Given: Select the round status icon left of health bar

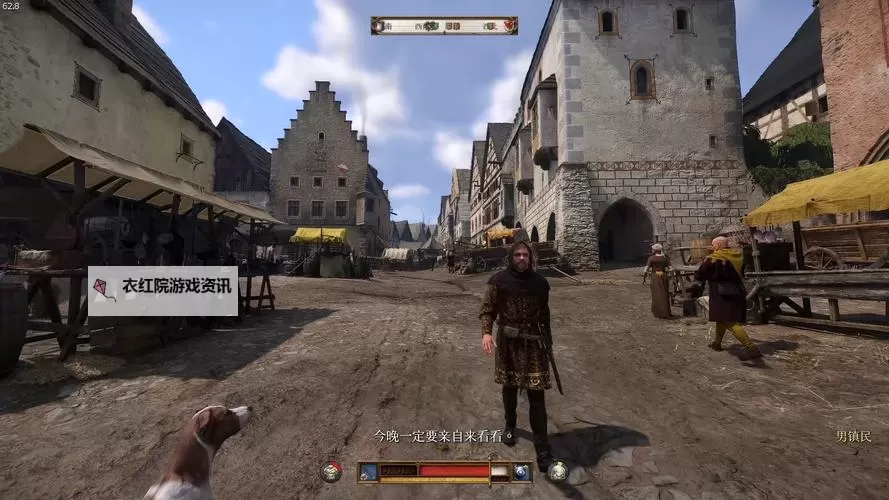Looking at the screenshot, I should click(x=332, y=471).
